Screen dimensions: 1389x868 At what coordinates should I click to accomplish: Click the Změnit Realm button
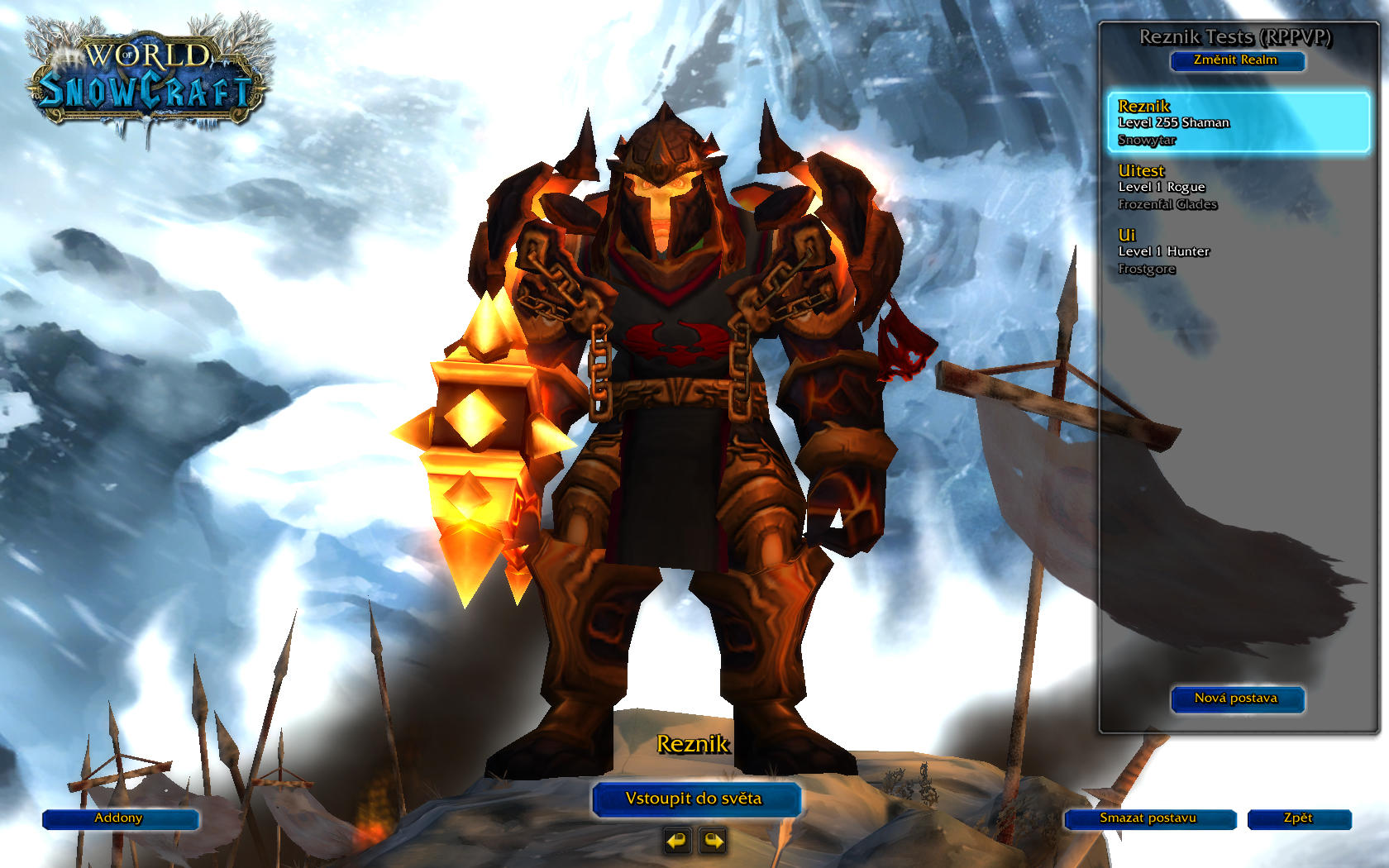(x=1237, y=60)
